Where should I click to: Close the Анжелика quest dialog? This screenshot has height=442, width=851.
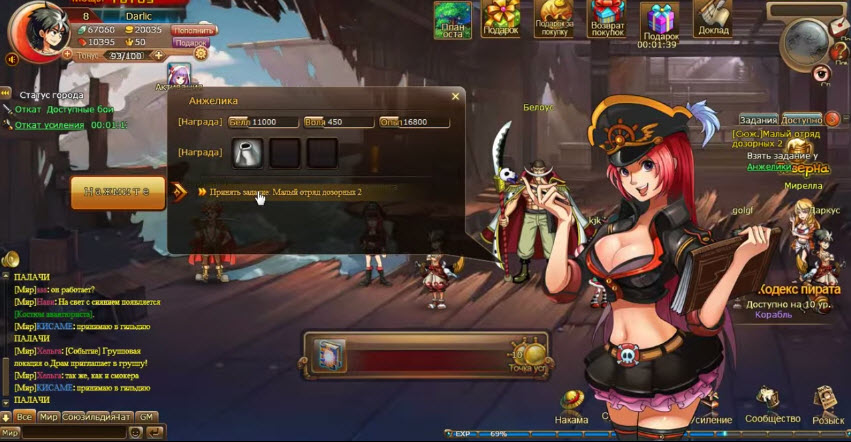pyautogui.click(x=455, y=96)
